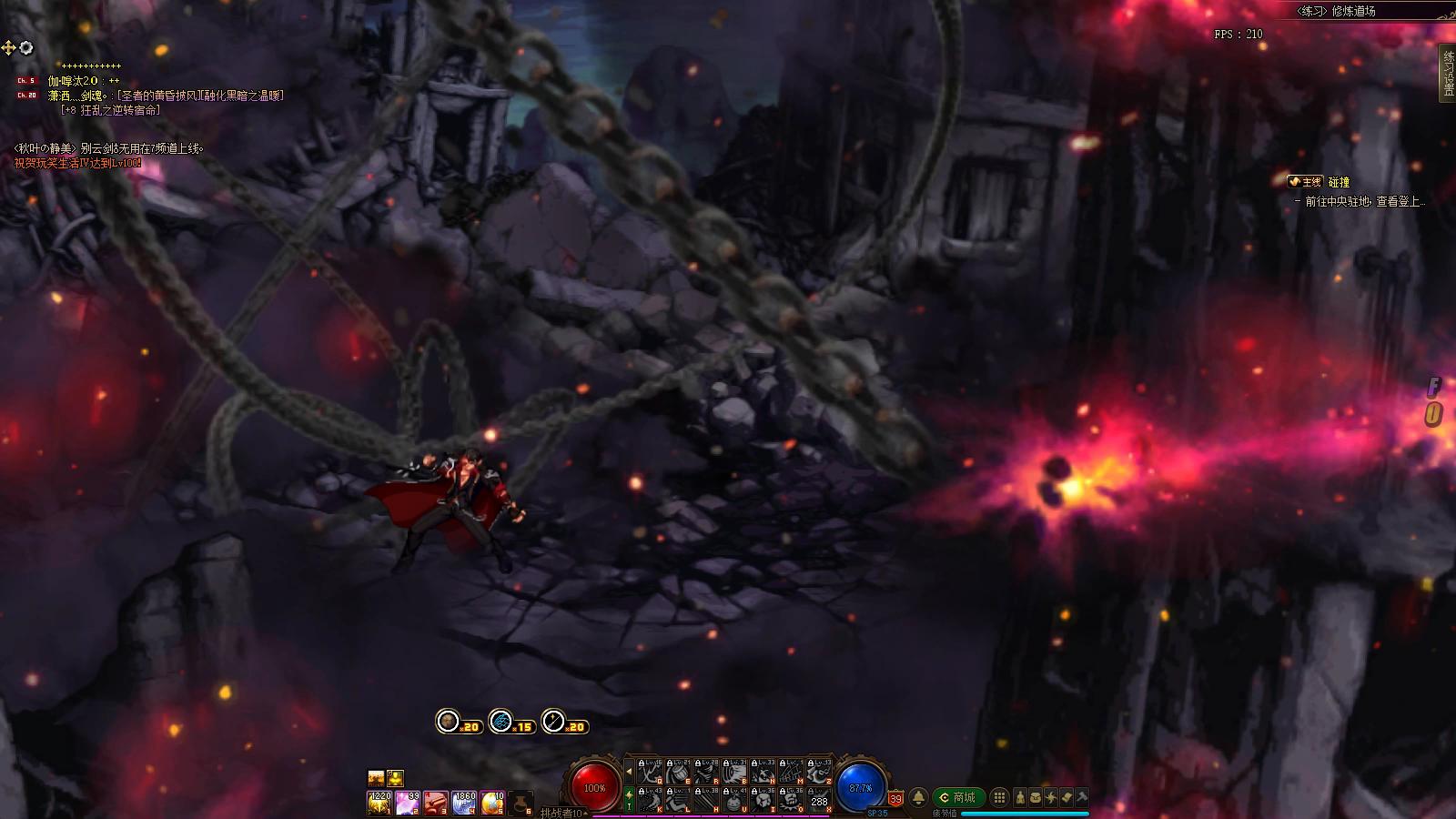Use the consumable in quick slot 1 (1220)

(379, 803)
